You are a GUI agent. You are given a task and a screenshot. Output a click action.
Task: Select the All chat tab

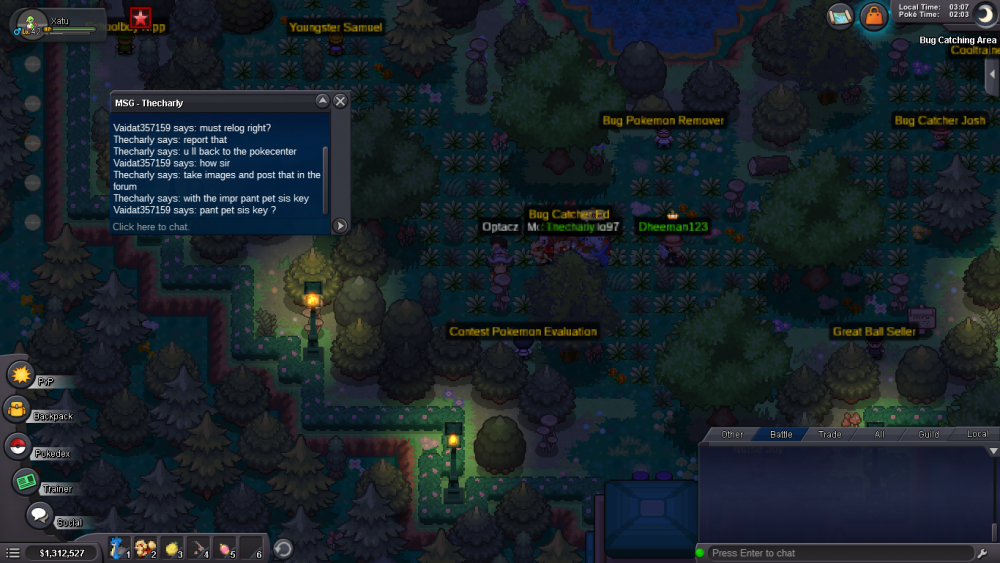(x=880, y=434)
